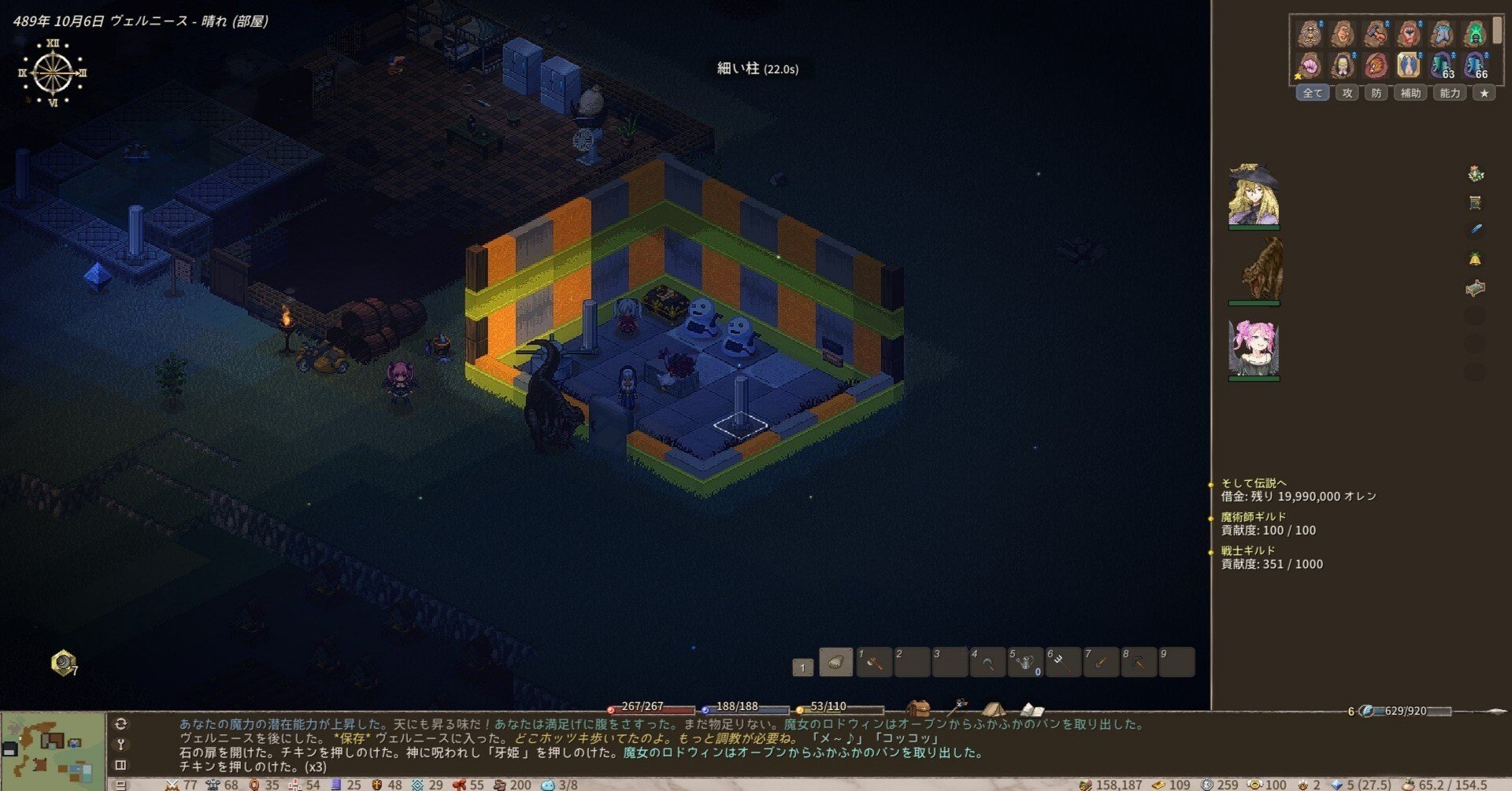This screenshot has width=1512, height=791.
Task: Open the minimap in the corner
Action: point(53,751)
